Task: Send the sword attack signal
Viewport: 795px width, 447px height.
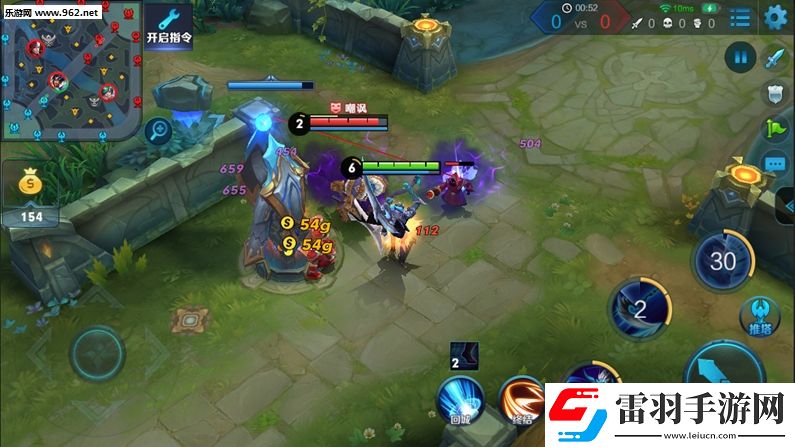Action: coord(775,58)
